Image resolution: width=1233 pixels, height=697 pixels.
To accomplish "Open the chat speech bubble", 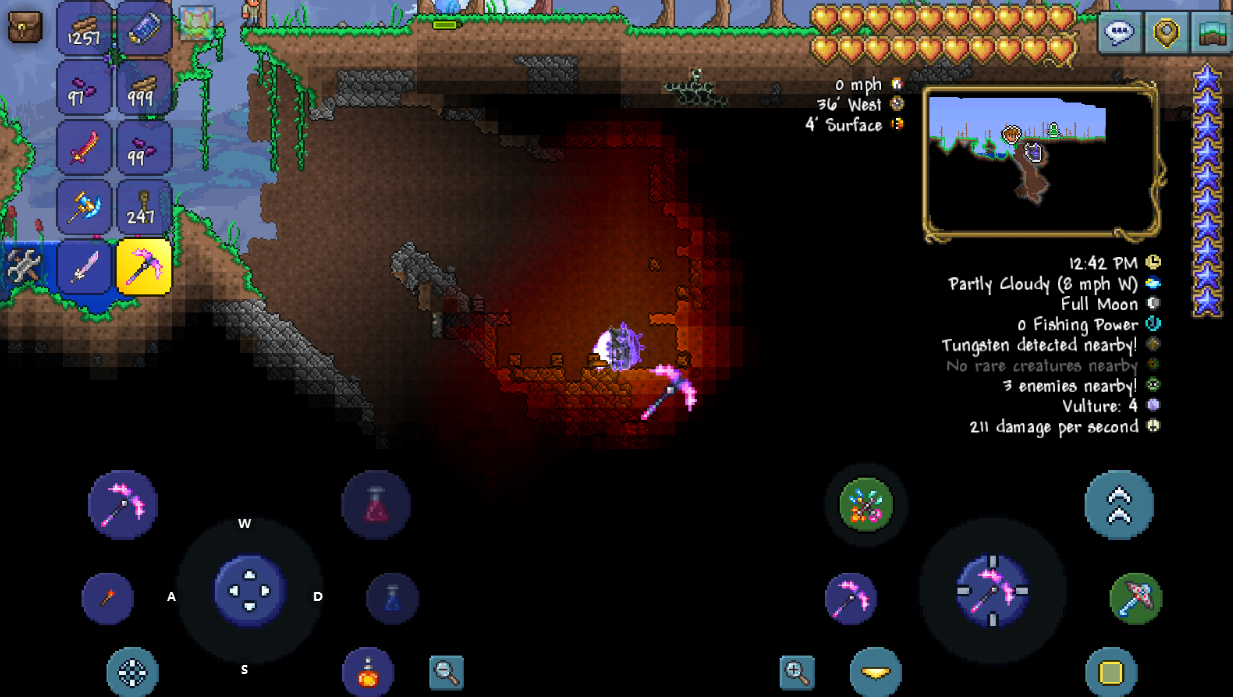I will (1120, 33).
